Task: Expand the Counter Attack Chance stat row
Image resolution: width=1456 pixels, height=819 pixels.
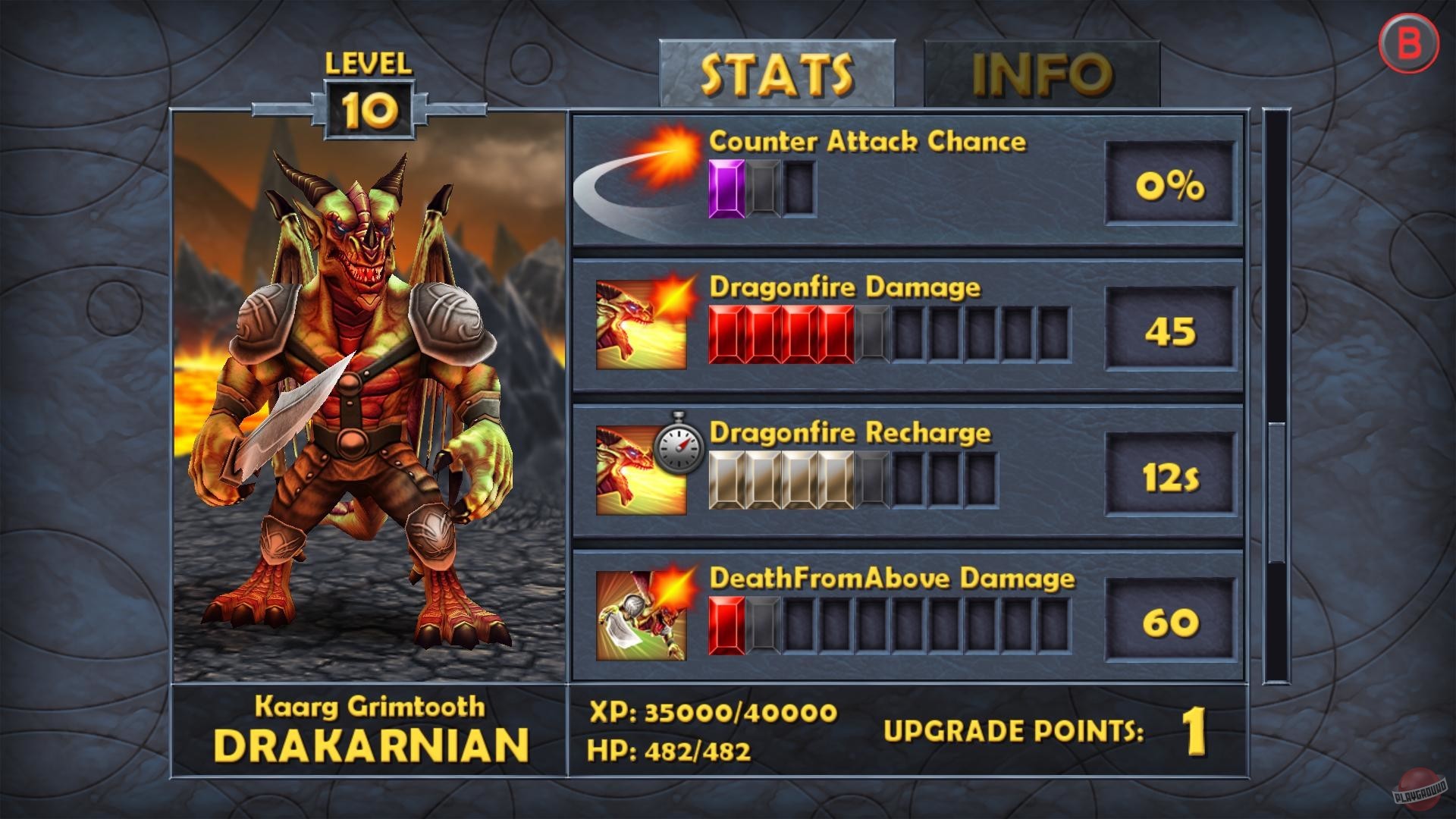Action: (910, 178)
